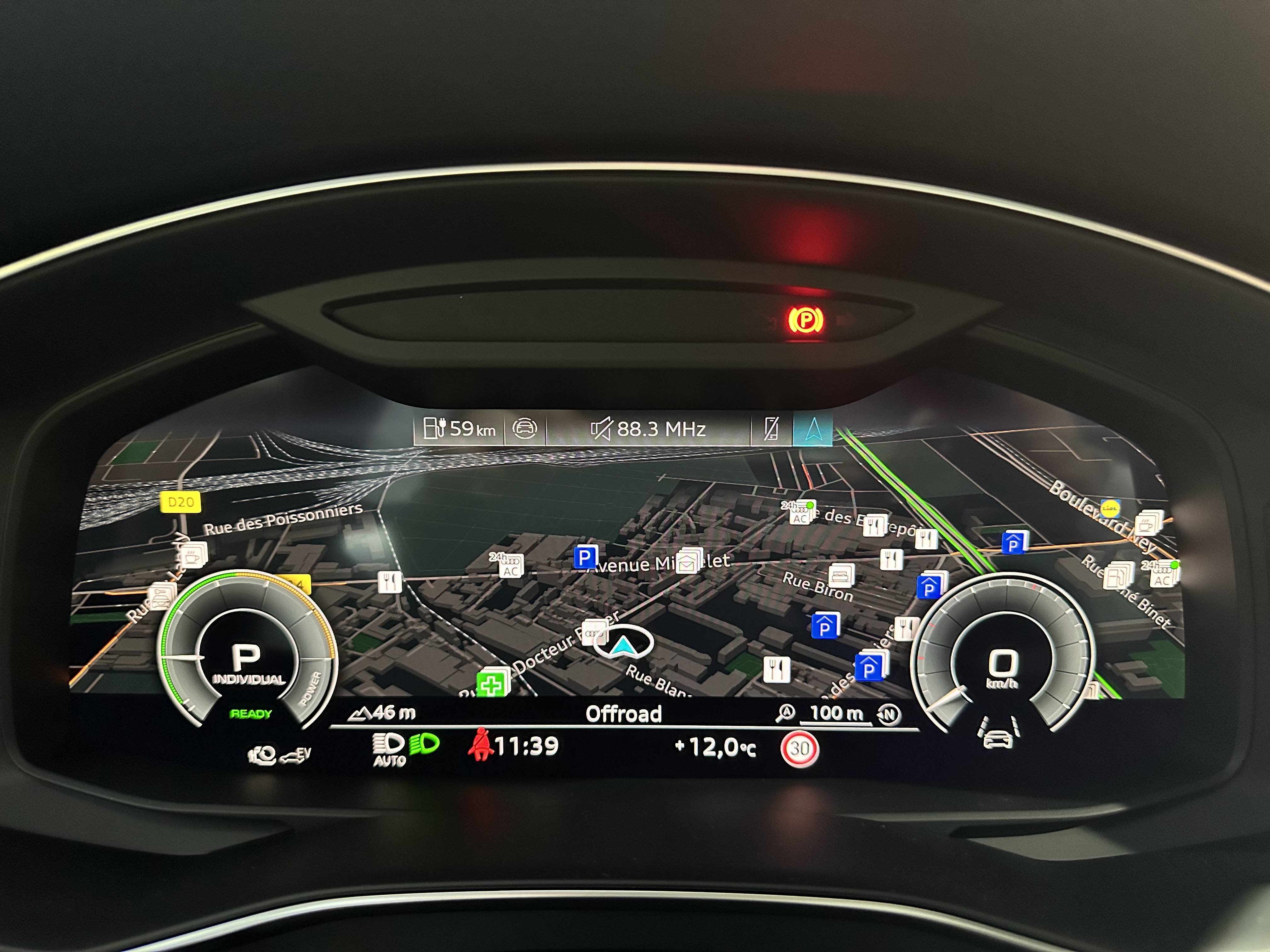Image resolution: width=1270 pixels, height=952 pixels.
Task: Switch to the vehicle tab with car icon
Action: (x=524, y=429)
